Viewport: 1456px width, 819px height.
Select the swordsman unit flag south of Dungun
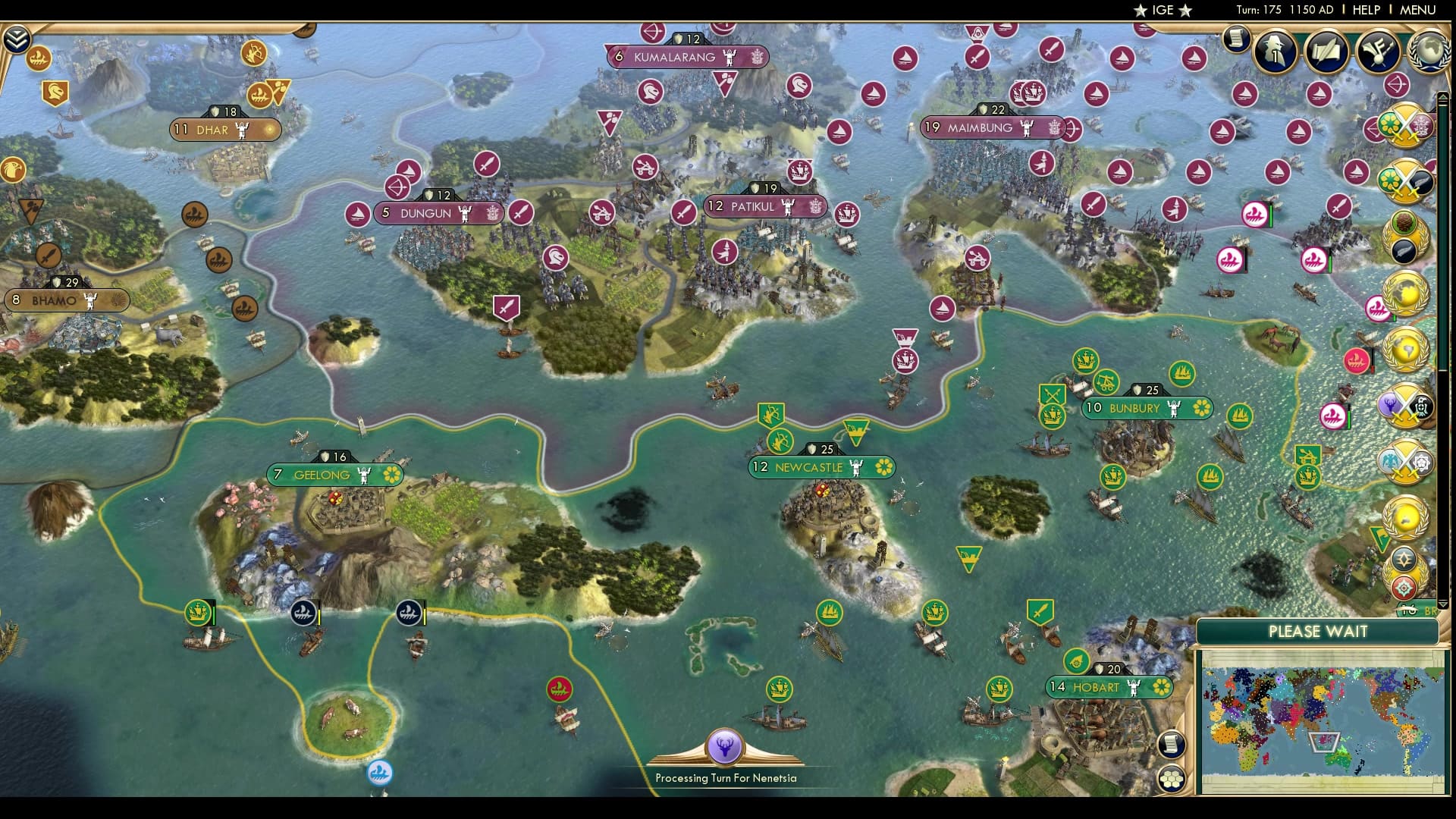click(507, 306)
